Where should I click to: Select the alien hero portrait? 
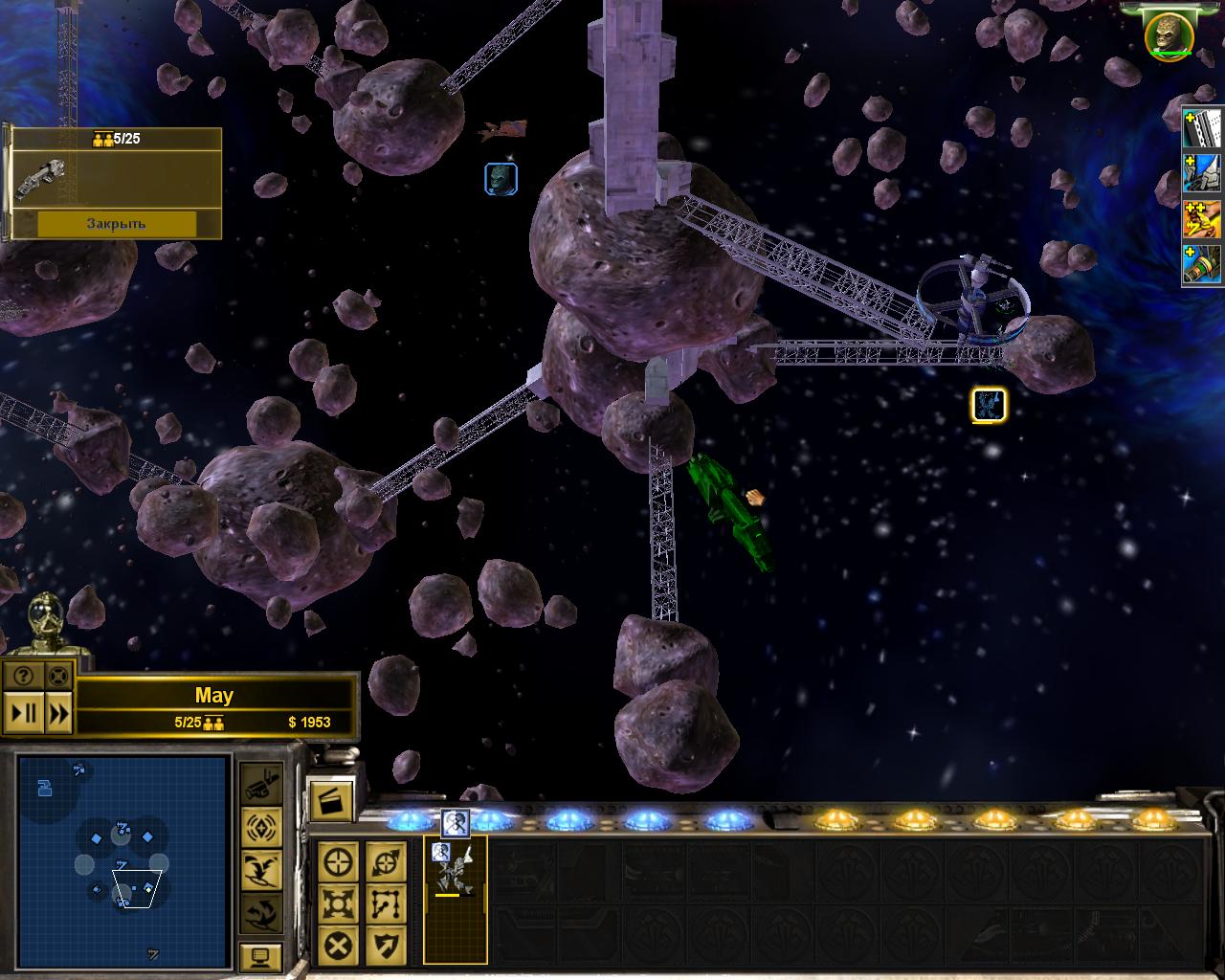1169,33
